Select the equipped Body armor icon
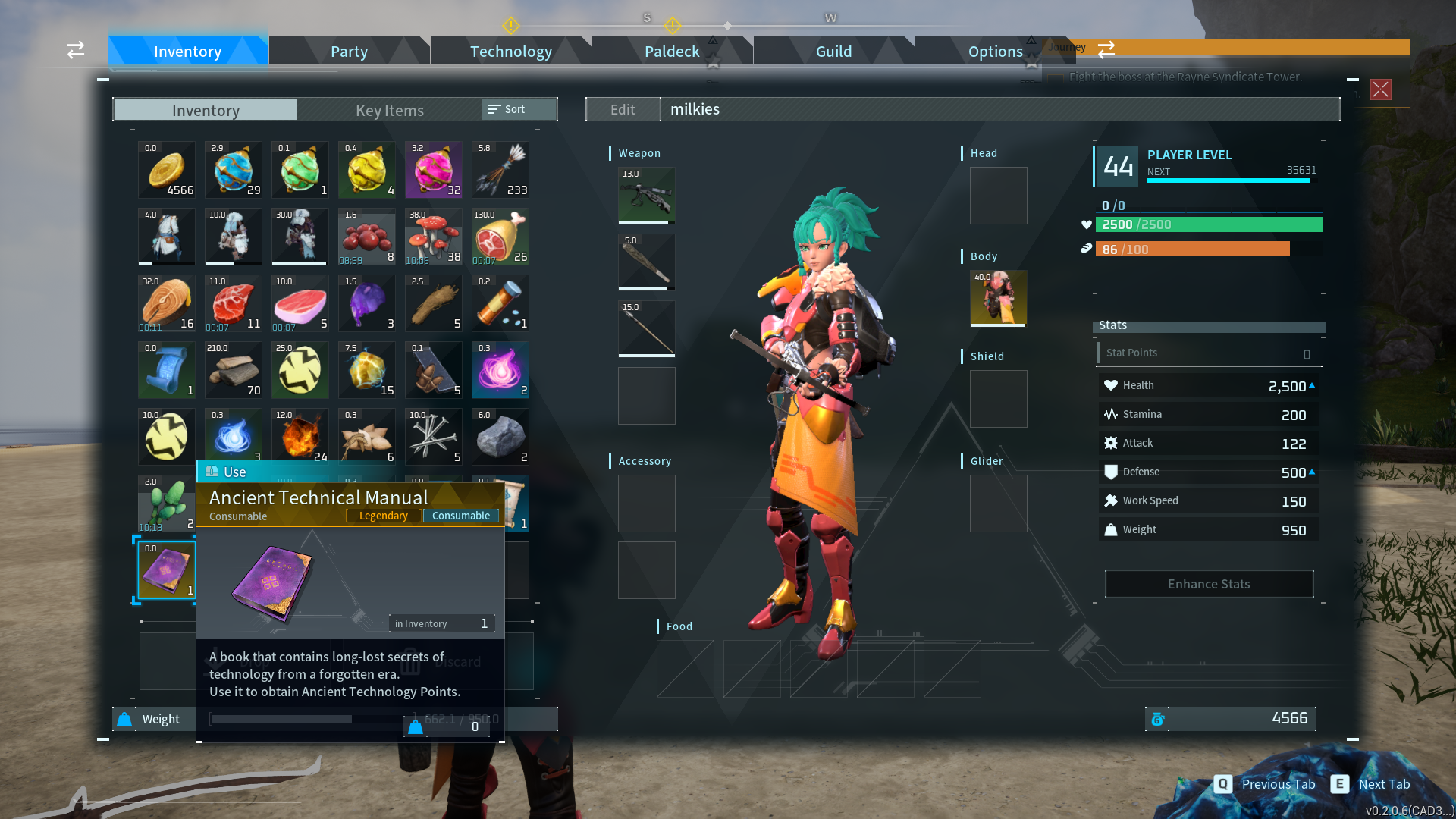Screen dimensions: 1456x819 [x=997, y=298]
